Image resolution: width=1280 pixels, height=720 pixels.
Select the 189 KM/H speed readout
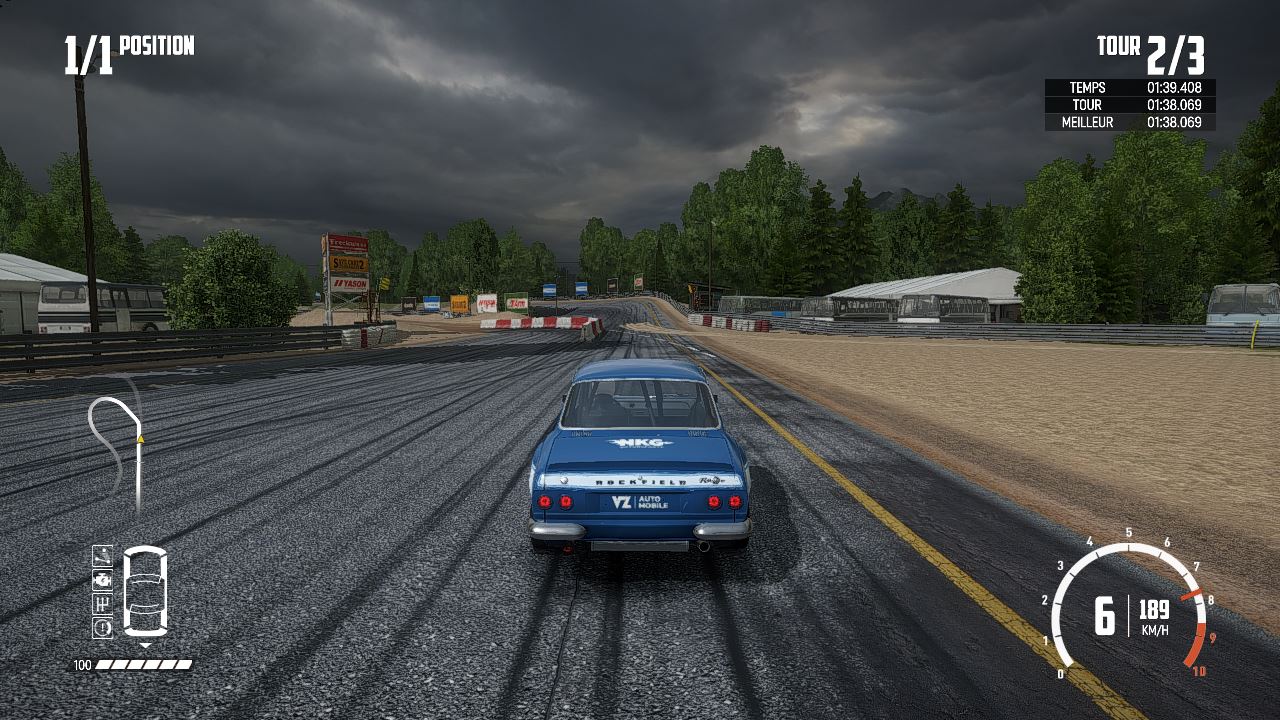coord(1157,617)
